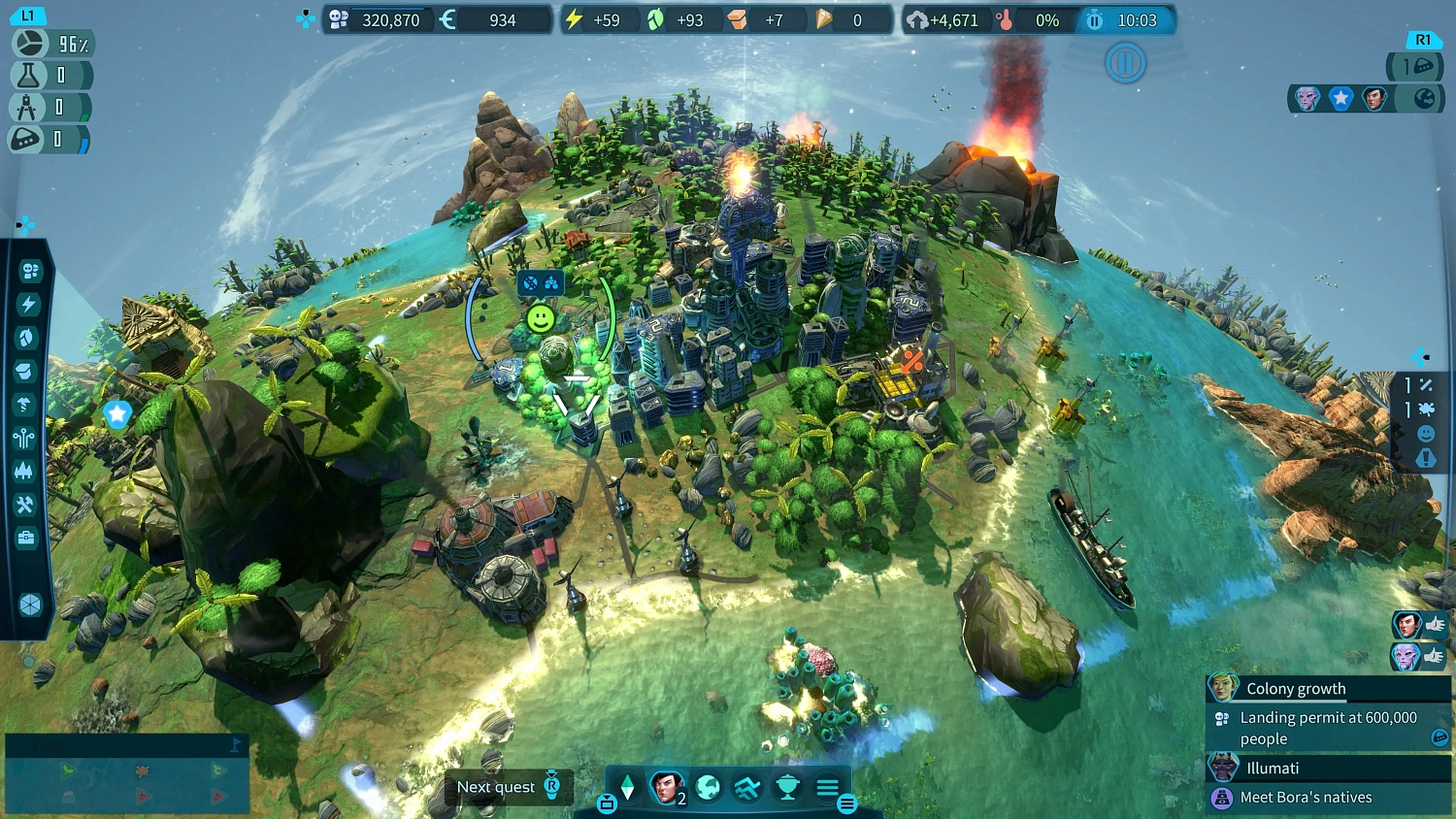Expand the Colony growth quest entry
The width and height of the screenshot is (1456, 819).
click(1296, 688)
